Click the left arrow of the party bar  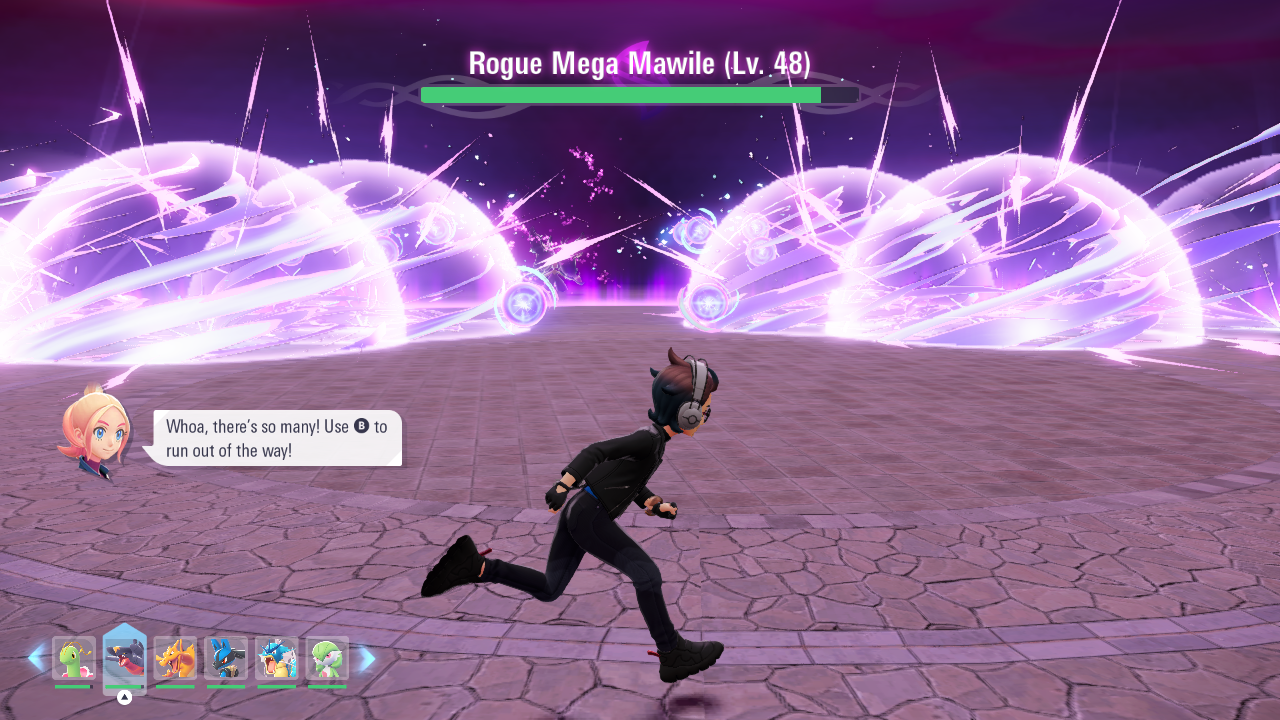coord(36,658)
